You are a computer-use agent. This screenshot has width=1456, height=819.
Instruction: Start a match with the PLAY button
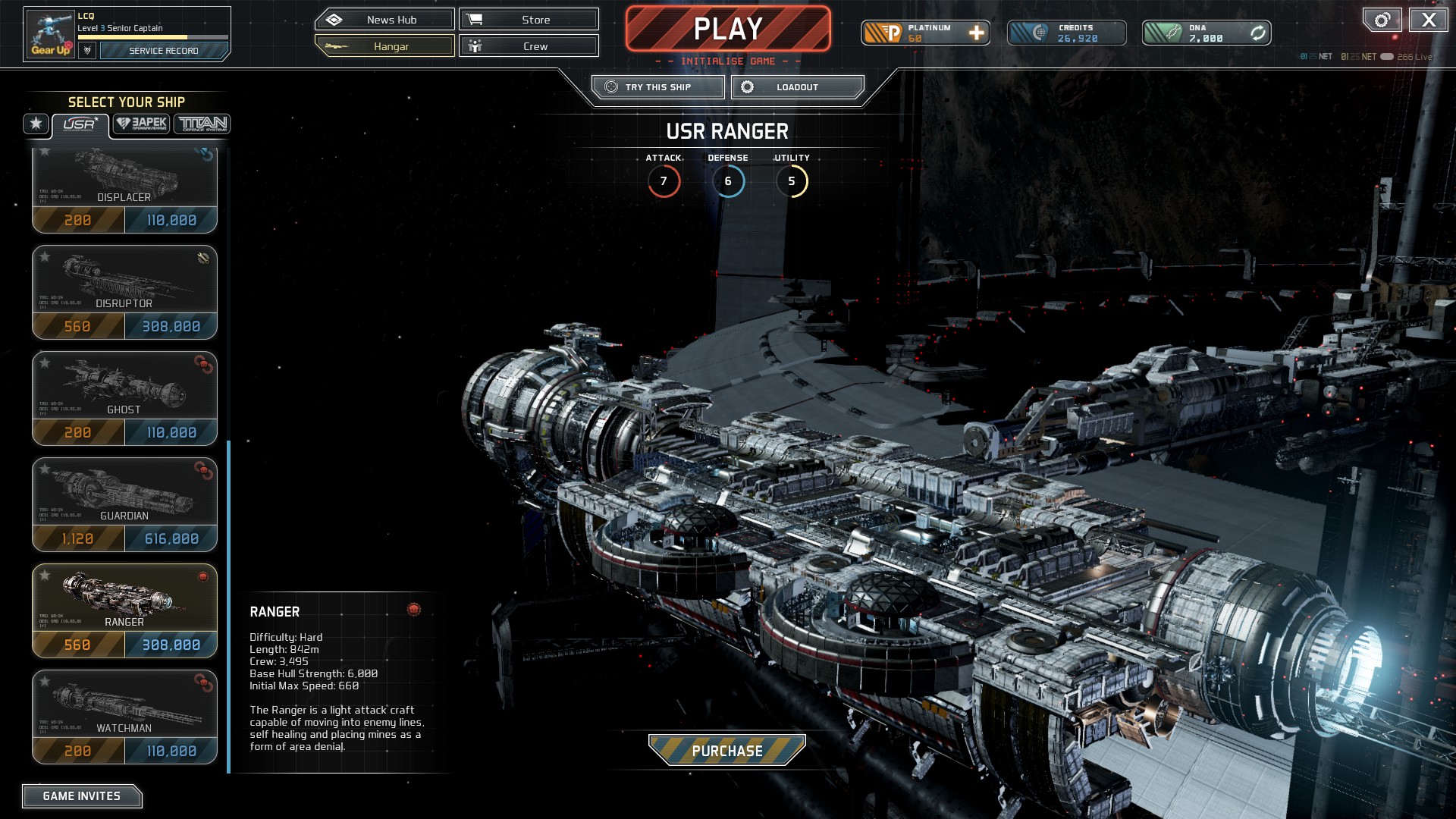[x=727, y=30]
